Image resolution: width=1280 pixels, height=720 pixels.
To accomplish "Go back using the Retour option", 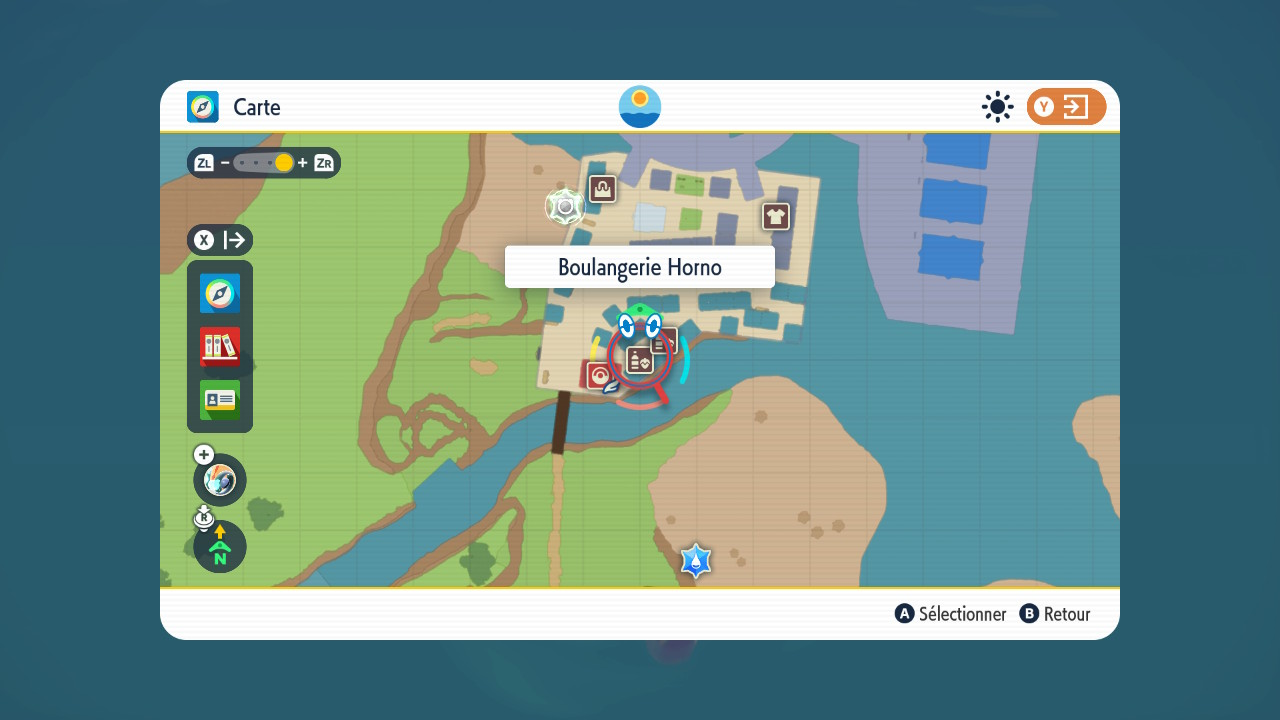I will tap(1055, 614).
